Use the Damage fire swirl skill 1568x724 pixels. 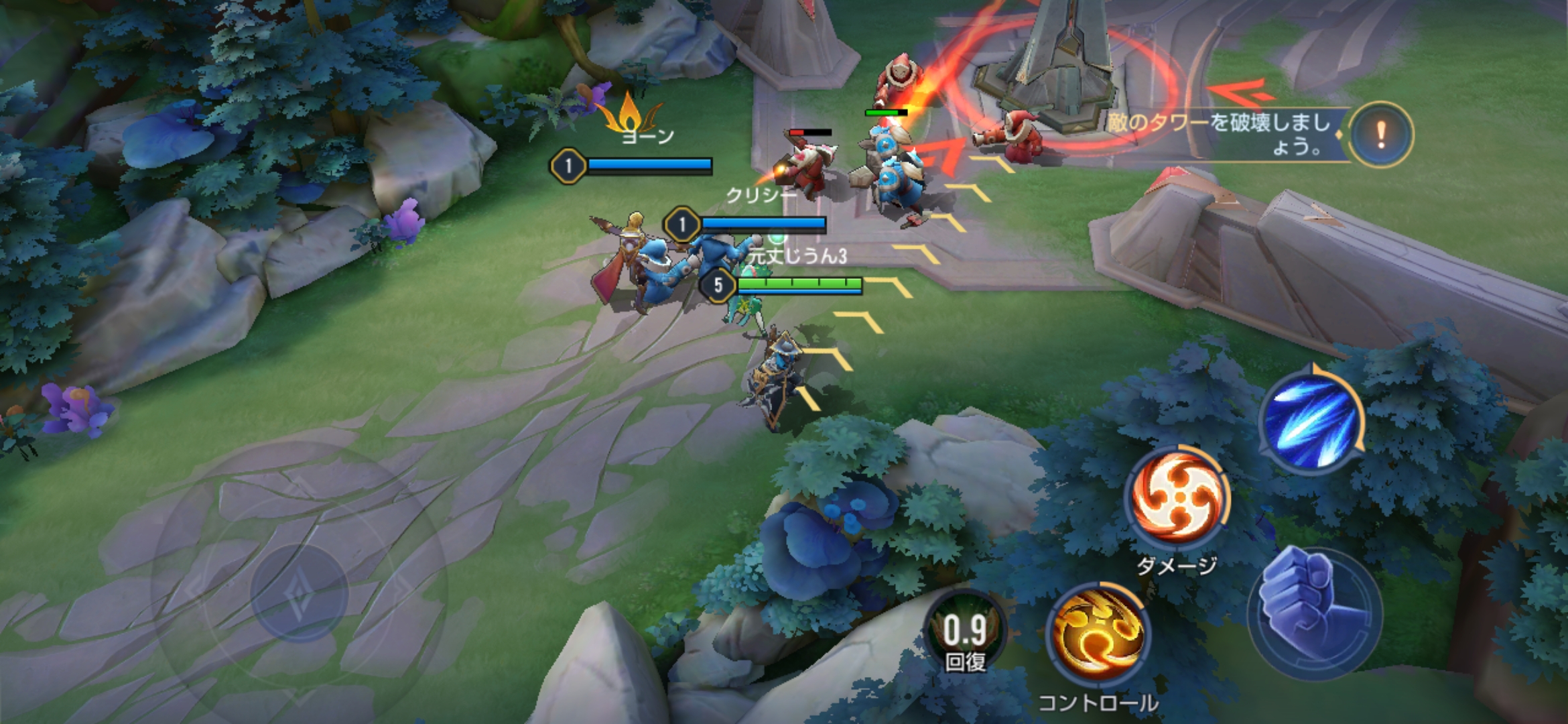[1177, 497]
